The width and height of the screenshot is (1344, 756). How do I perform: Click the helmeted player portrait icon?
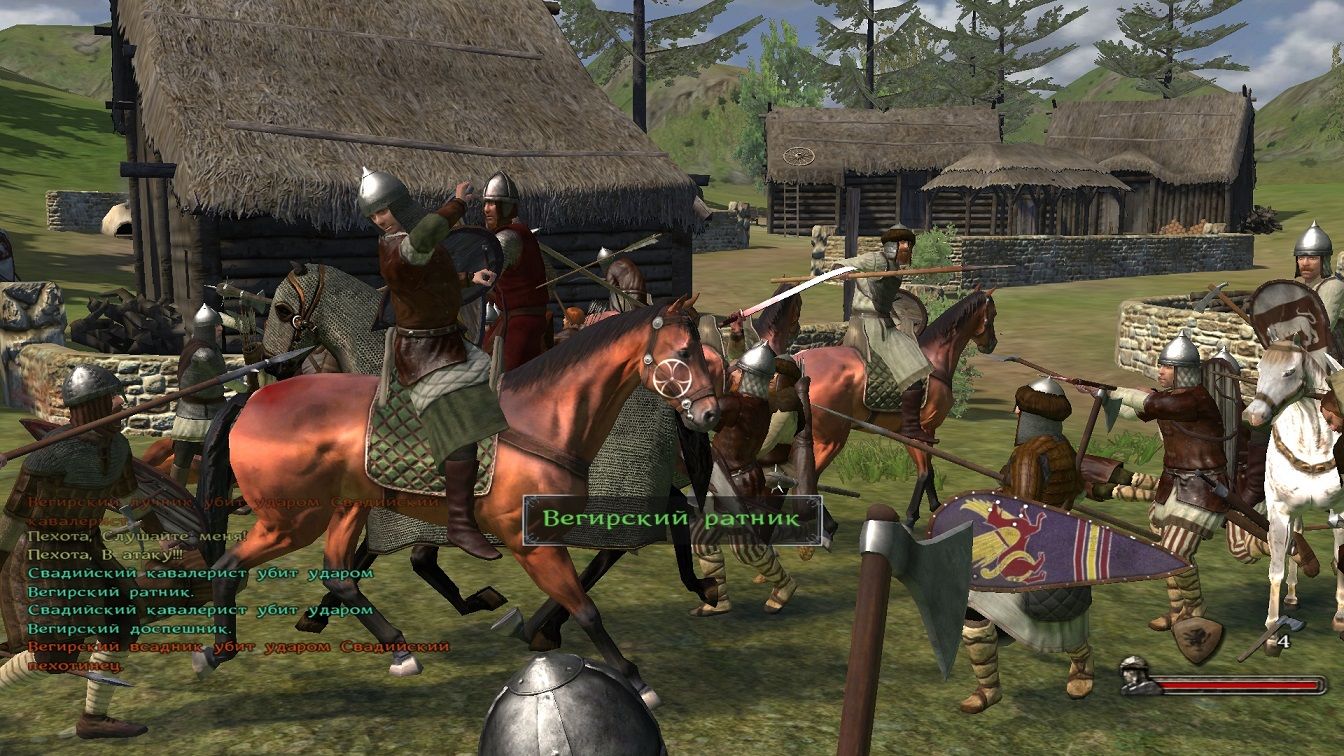tap(1135, 675)
